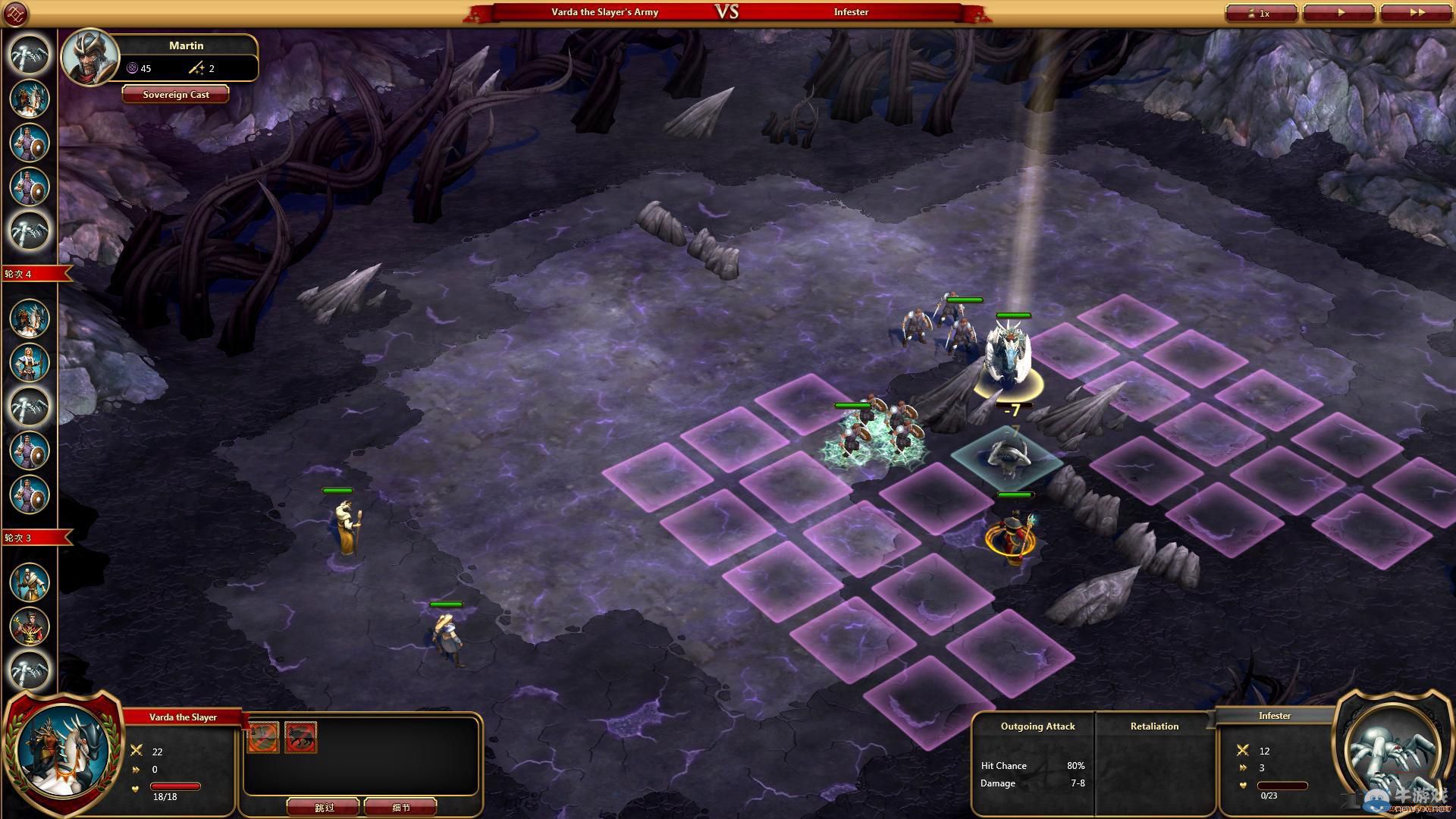Skip turn with the 跳过 button
The width and height of the screenshot is (1456, 819).
324,807
